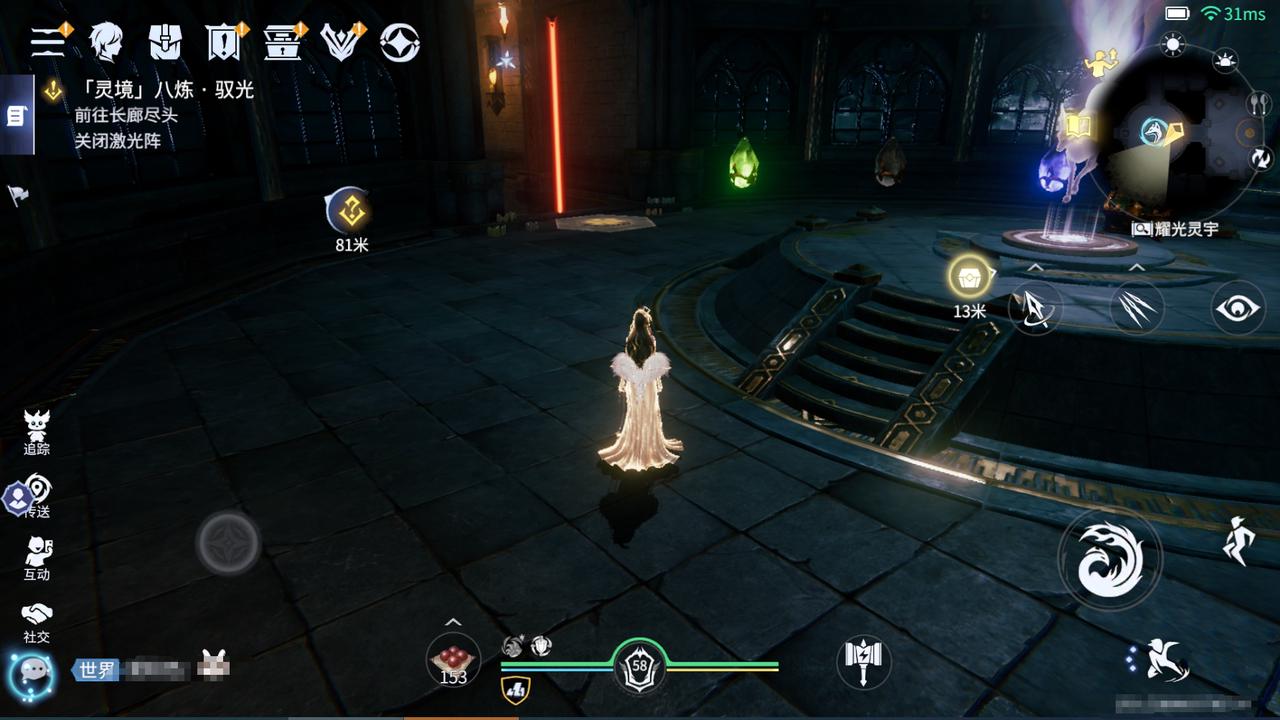Trigger the running figure sprint button
The height and width of the screenshot is (720, 1280).
click(x=1238, y=541)
